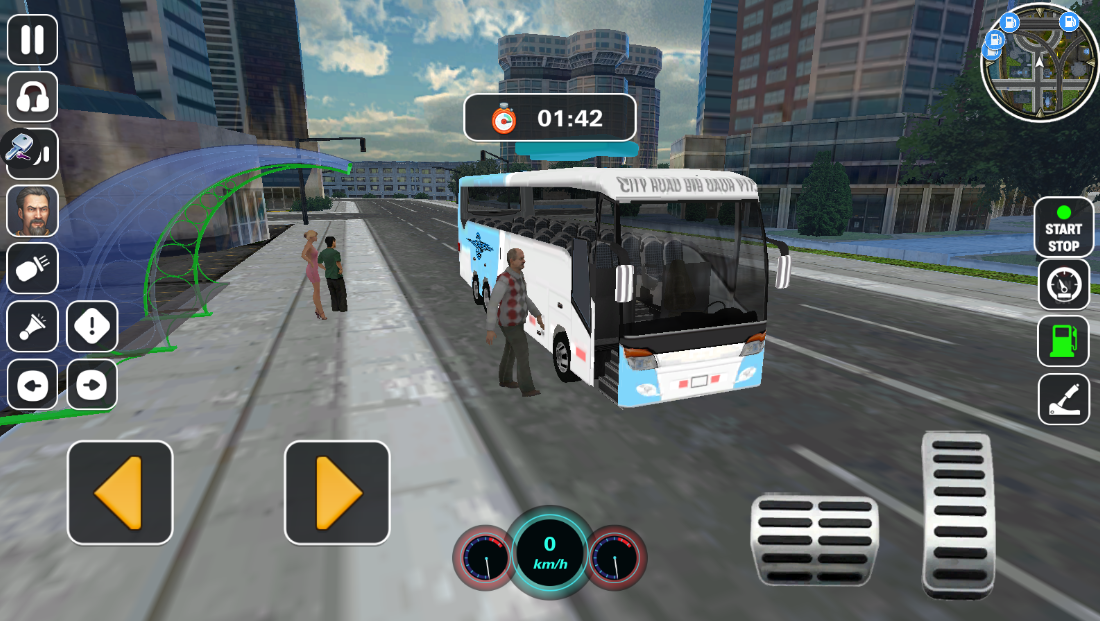The width and height of the screenshot is (1100, 621).
Task: Pause the game
Action: pos(32,40)
